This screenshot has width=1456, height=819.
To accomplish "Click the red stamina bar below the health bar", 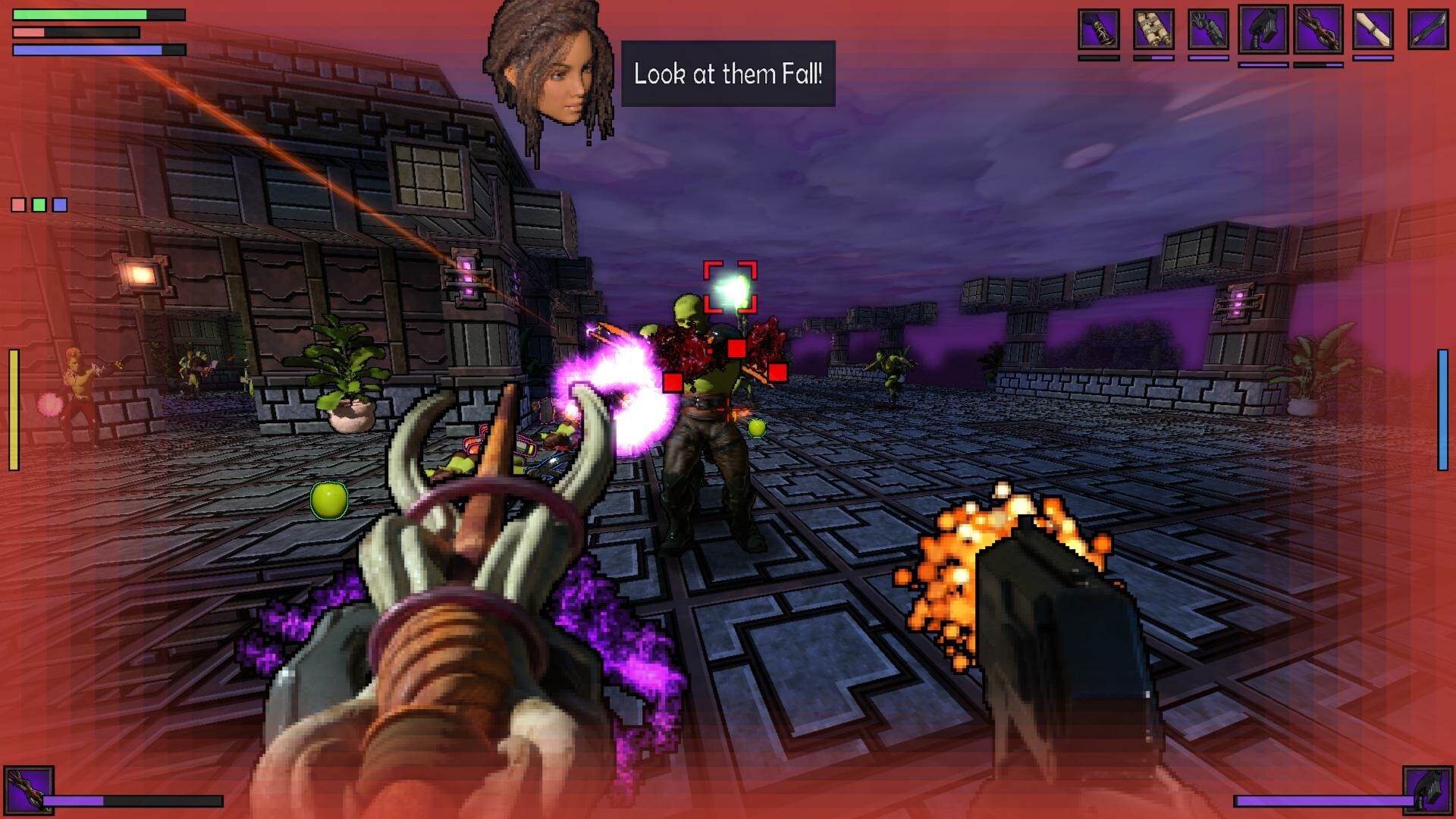I will [76, 32].
